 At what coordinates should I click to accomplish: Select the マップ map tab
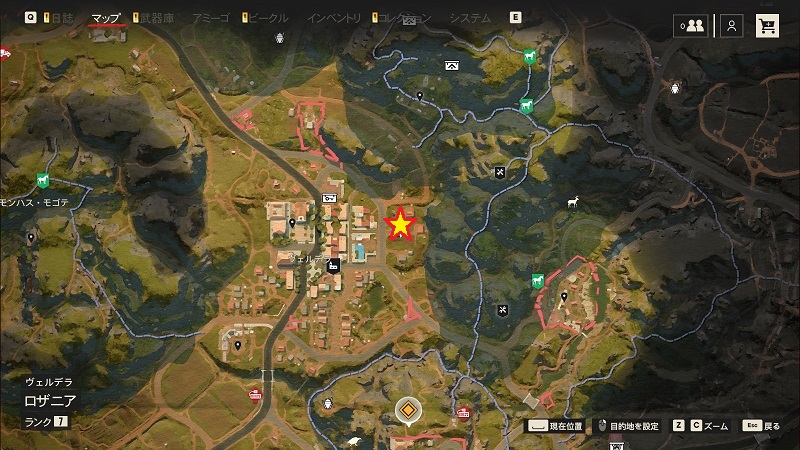[x=105, y=18]
